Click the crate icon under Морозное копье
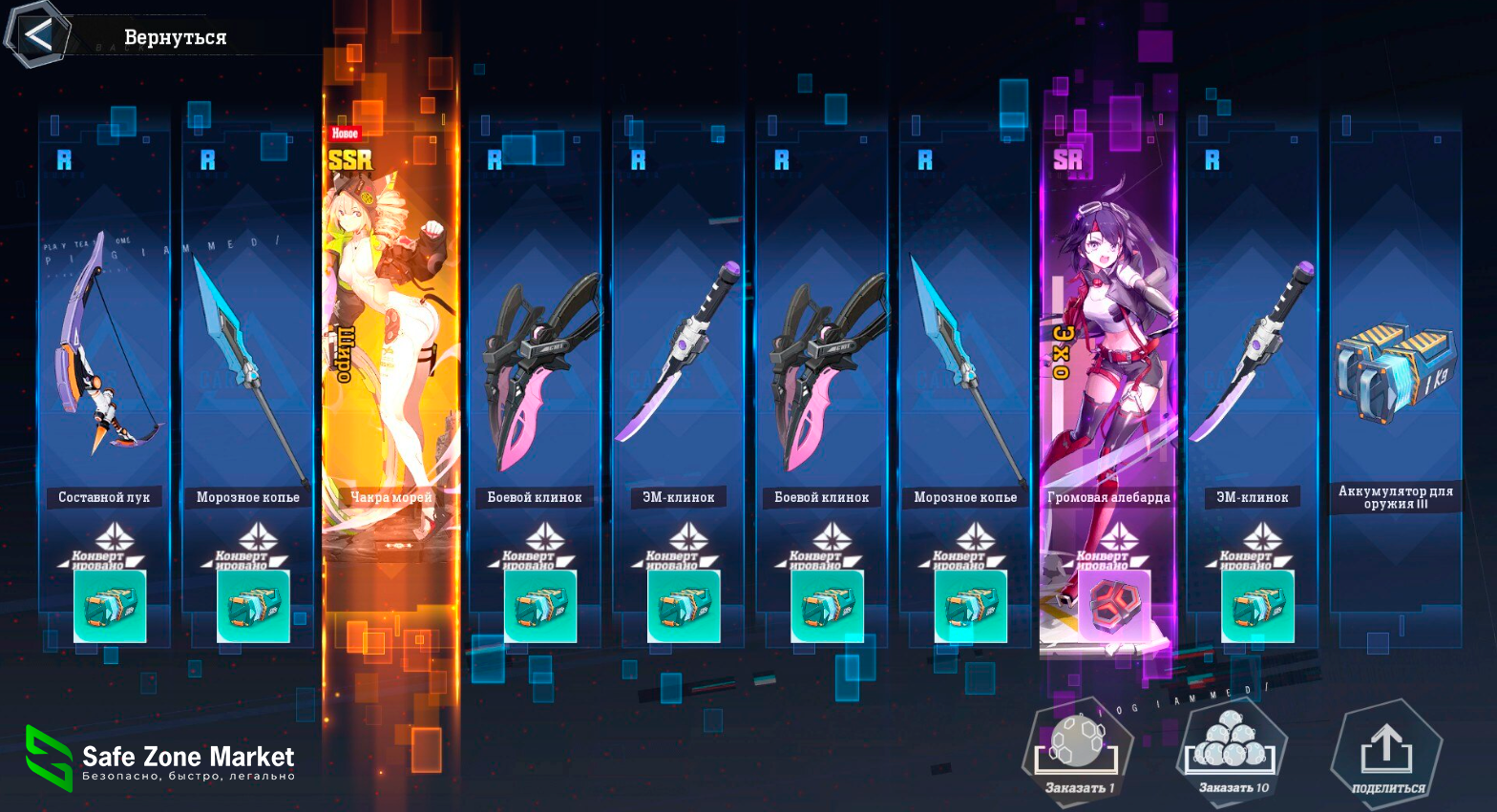The width and height of the screenshot is (1497, 812). [251, 604]
